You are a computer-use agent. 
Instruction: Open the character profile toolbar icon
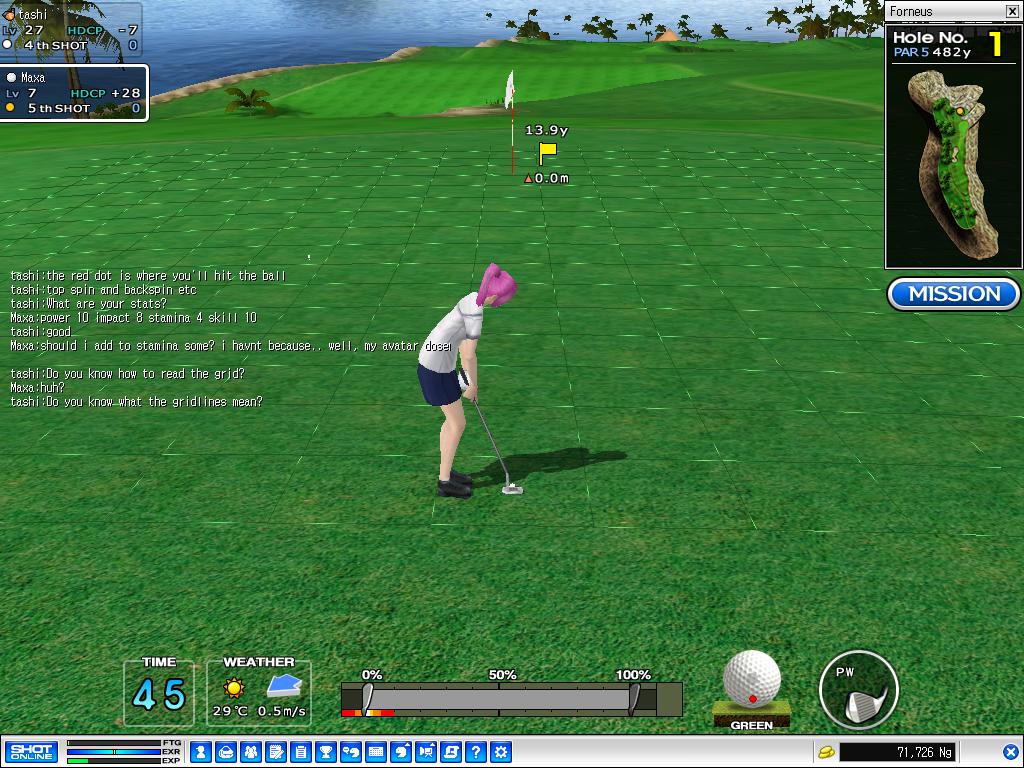coord(201,752)
